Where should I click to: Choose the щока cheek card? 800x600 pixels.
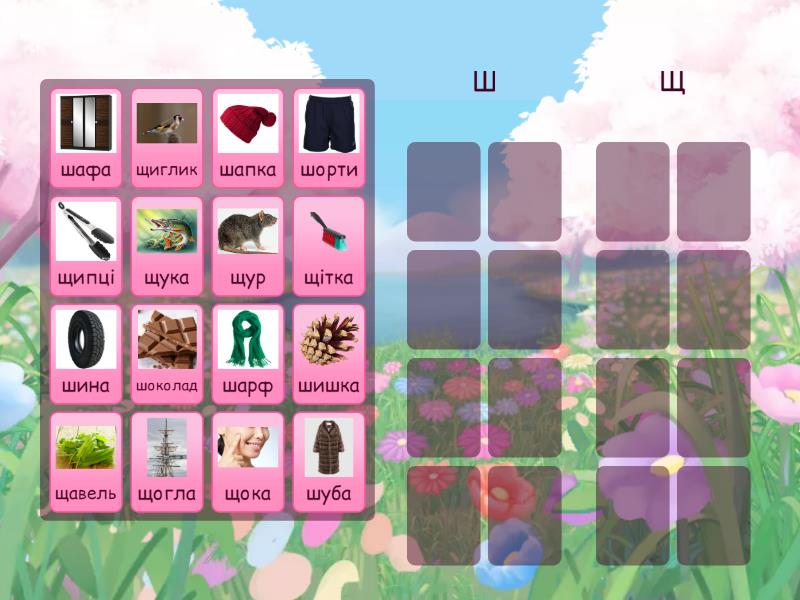248,462
